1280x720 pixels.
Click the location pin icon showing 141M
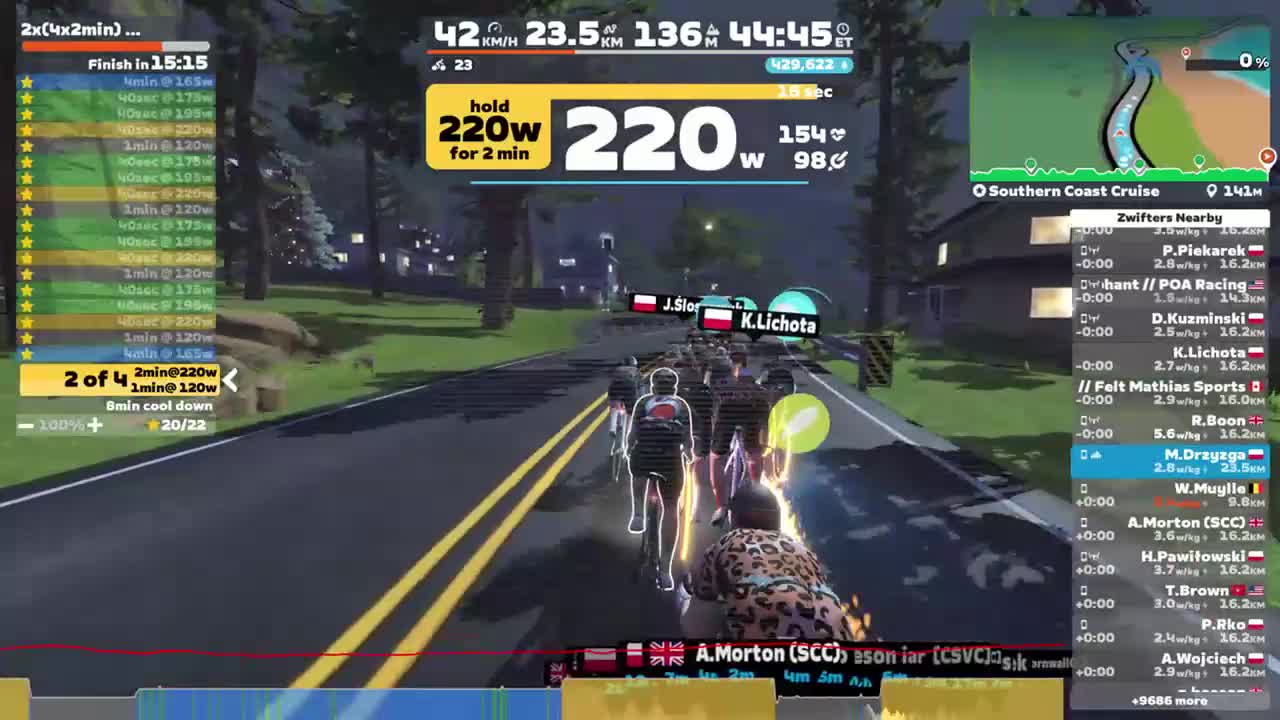tap(1210, 191)
